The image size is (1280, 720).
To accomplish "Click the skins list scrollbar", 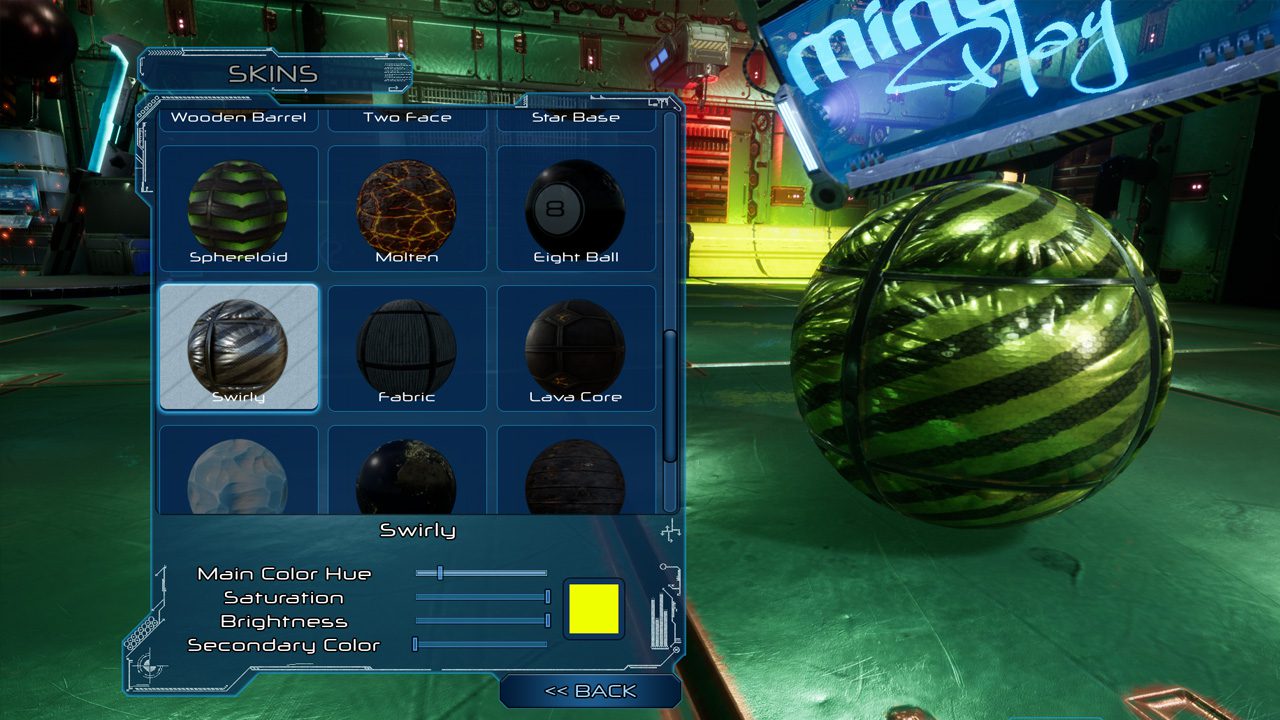I will 670,395.
